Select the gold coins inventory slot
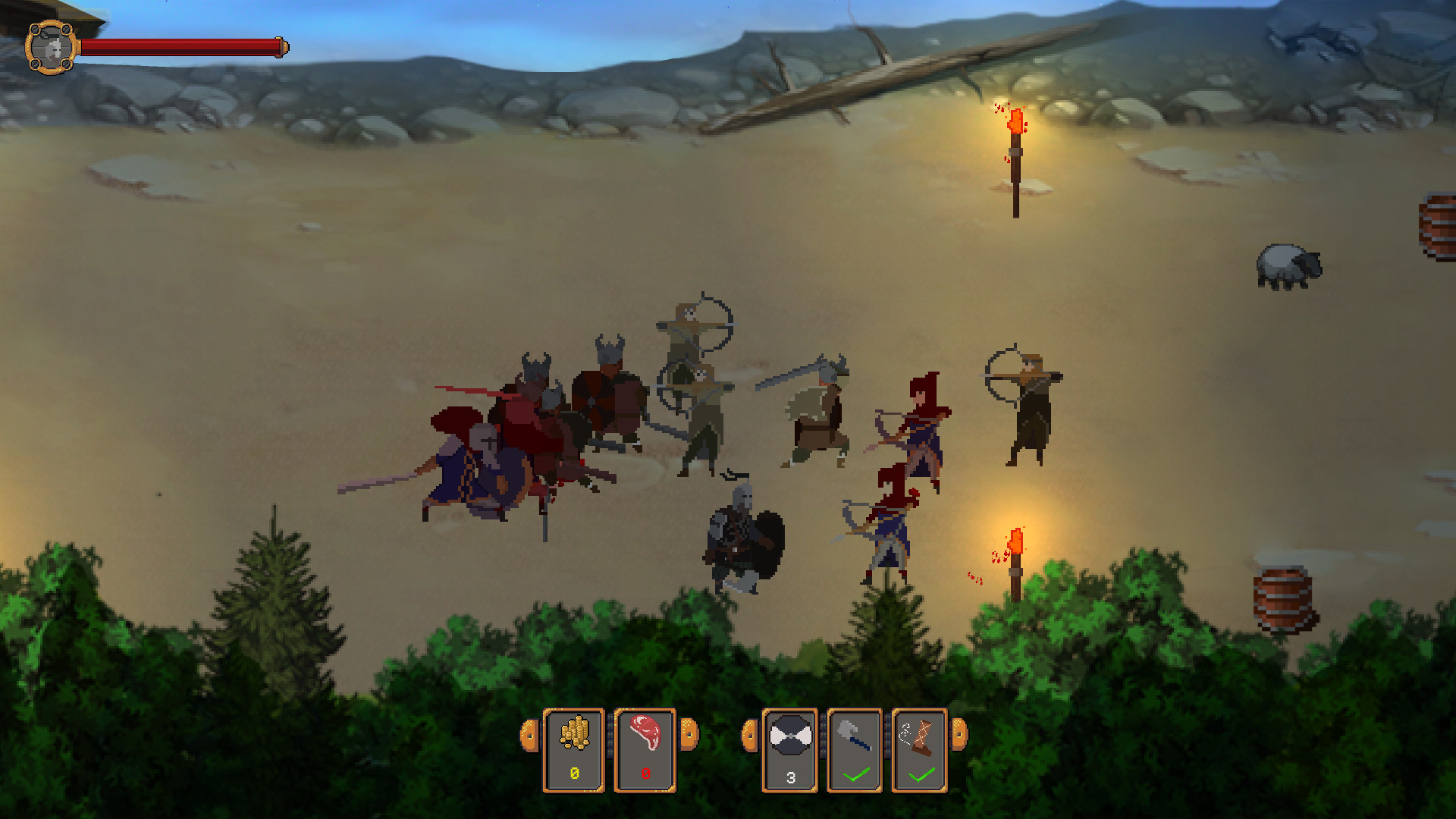This screenshot has width=1456, height=819. (575, 751)
